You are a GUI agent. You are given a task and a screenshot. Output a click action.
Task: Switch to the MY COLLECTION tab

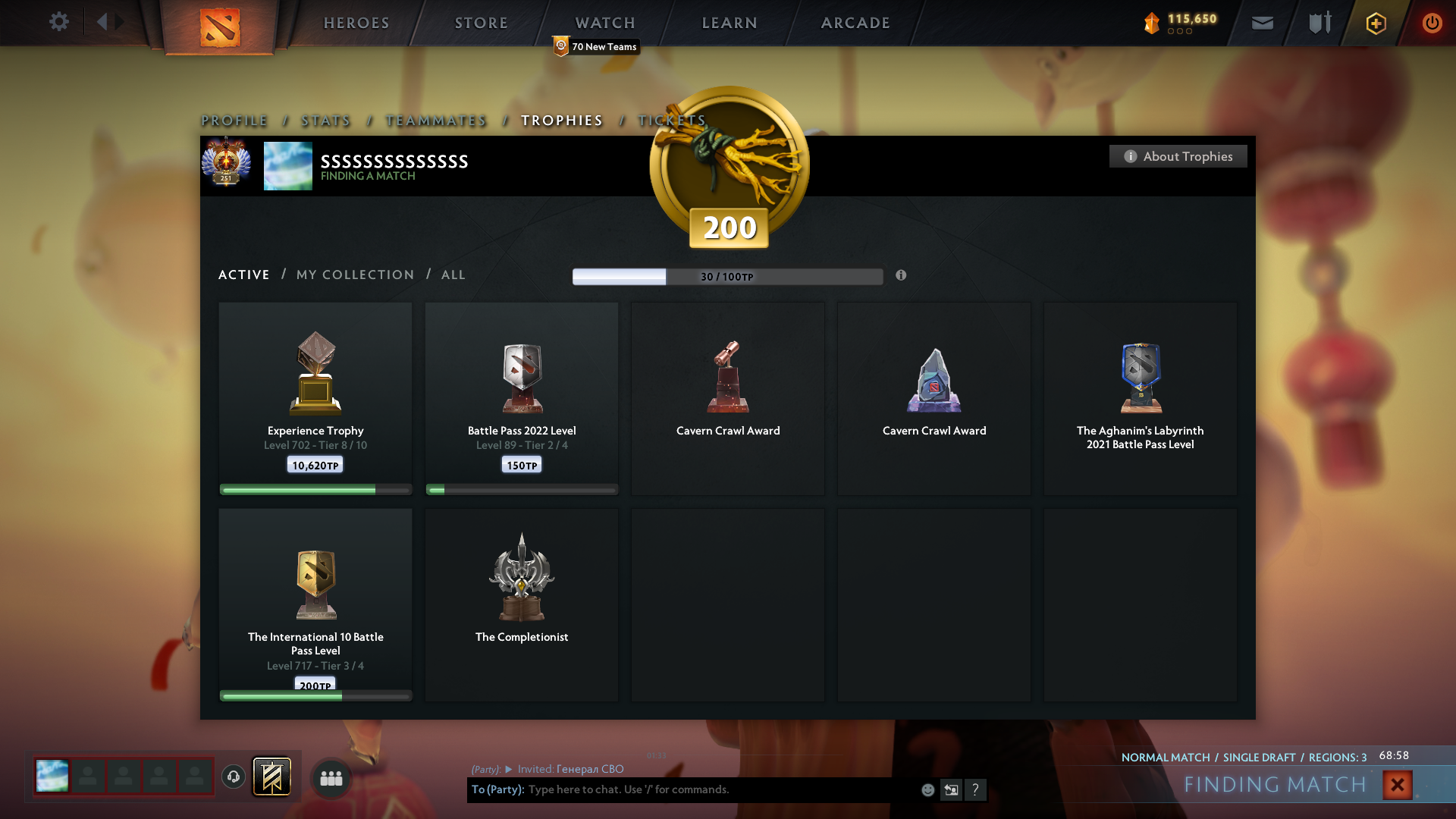click(x=354, y=275)
